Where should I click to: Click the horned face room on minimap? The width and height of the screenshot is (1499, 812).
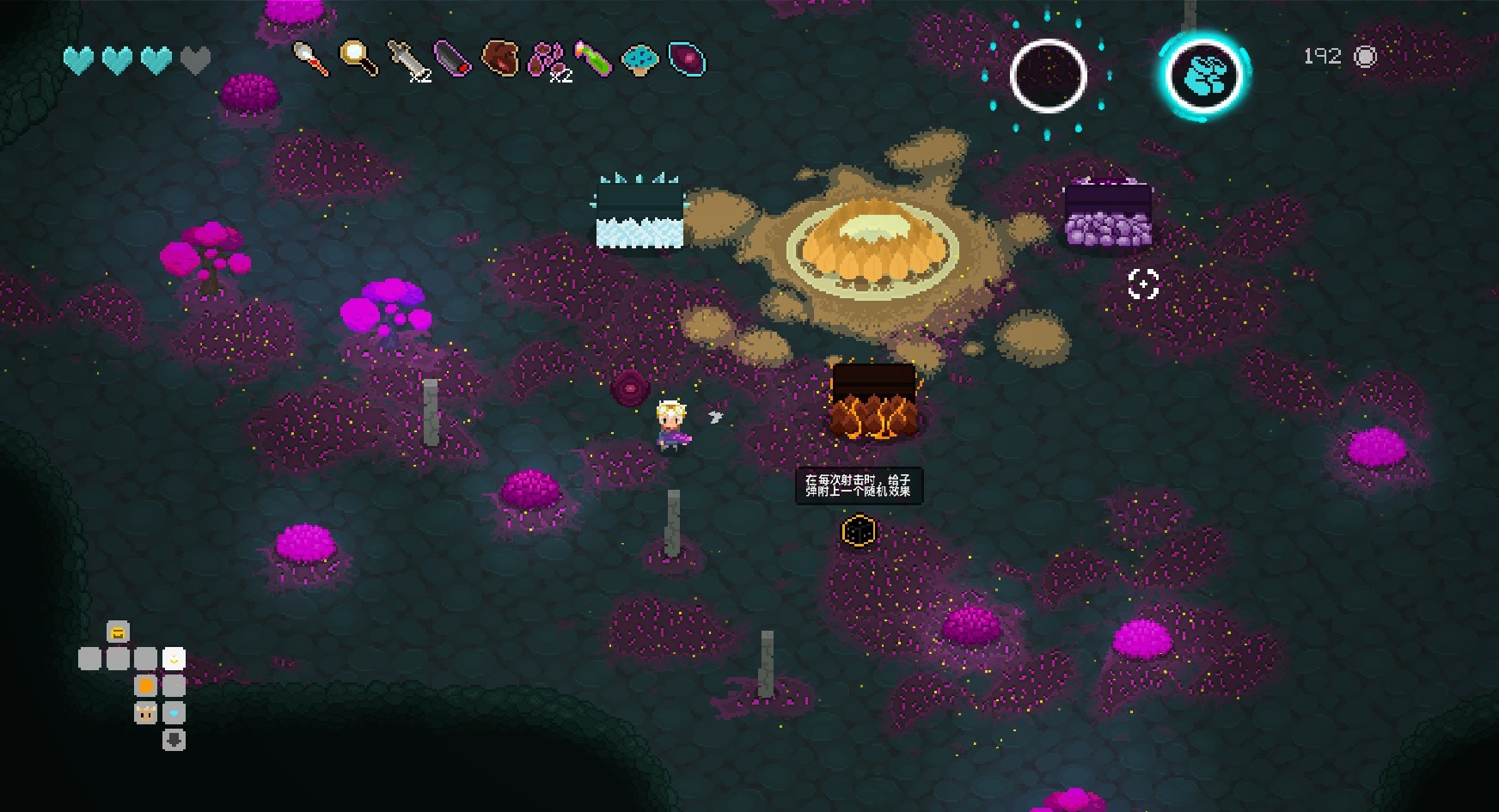[x=146, y=713]
